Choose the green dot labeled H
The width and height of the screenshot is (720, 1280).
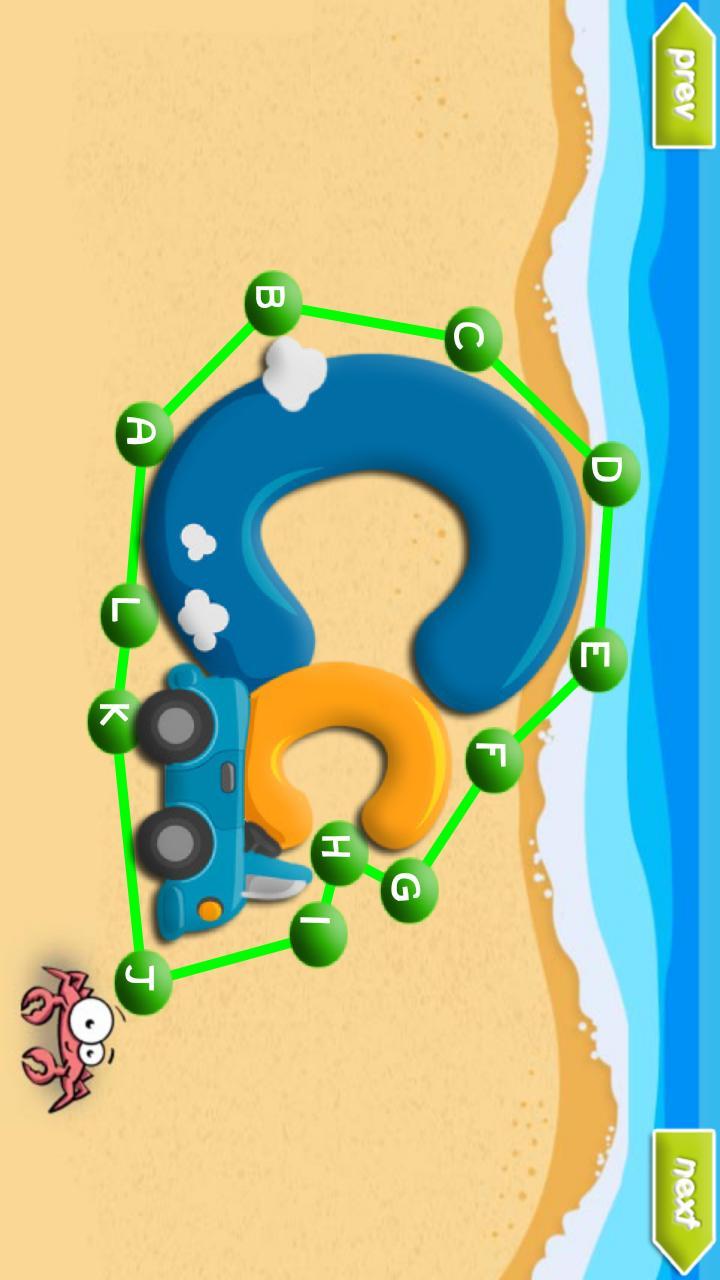[x=339, y=853]
